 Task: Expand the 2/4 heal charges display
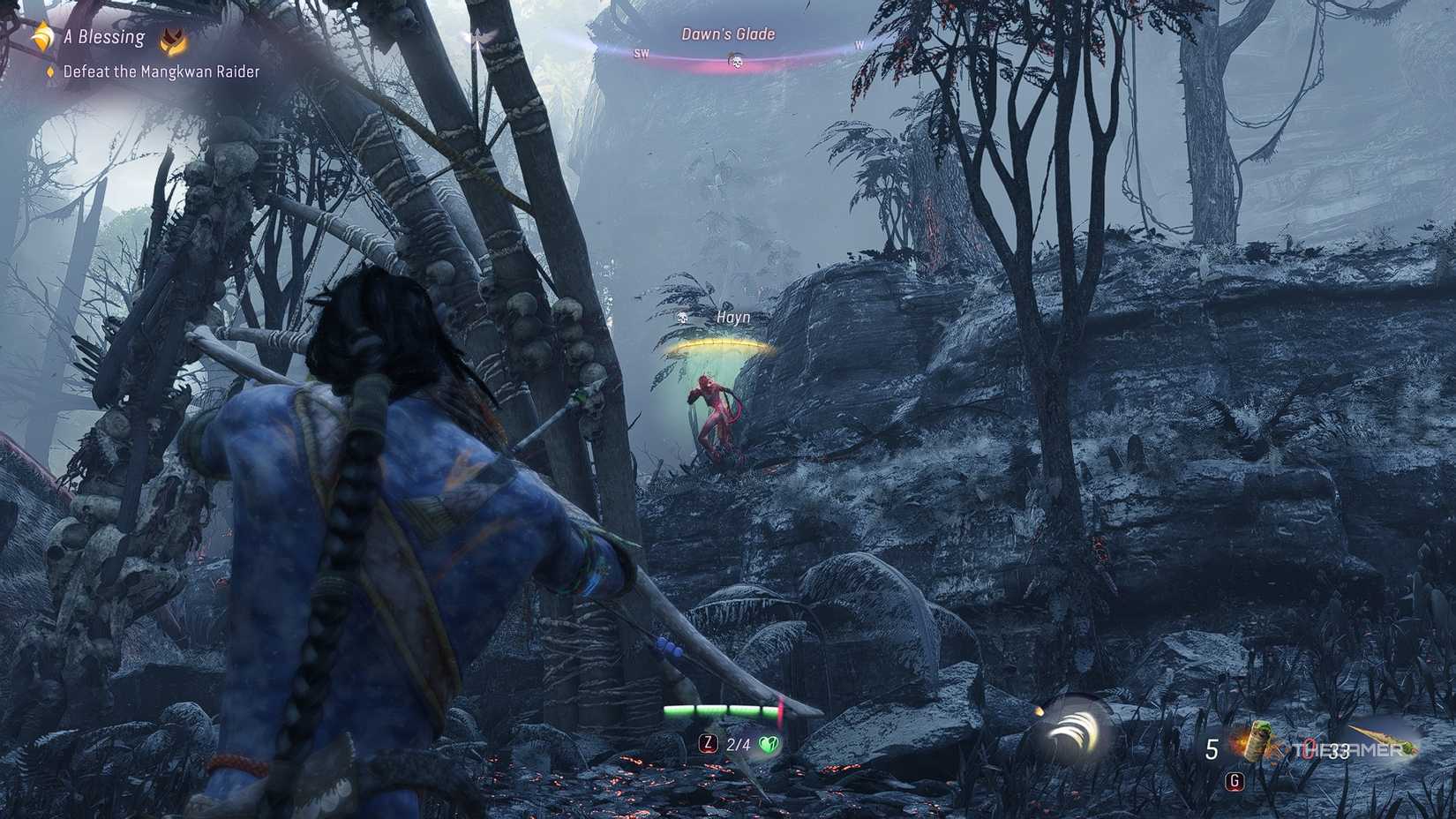[x=738, y=746]
